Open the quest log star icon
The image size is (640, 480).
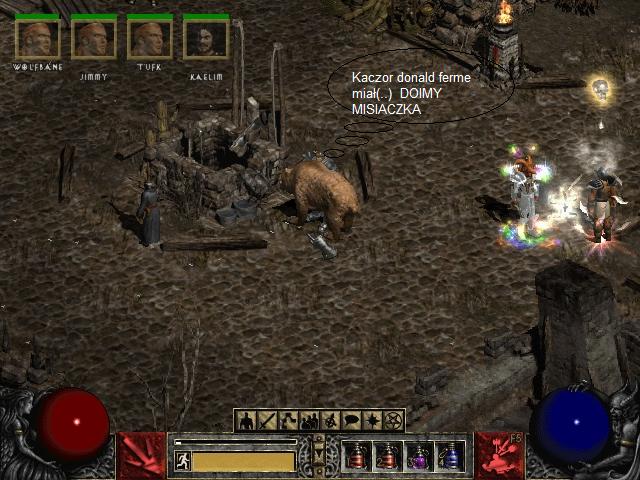(372, 421)
